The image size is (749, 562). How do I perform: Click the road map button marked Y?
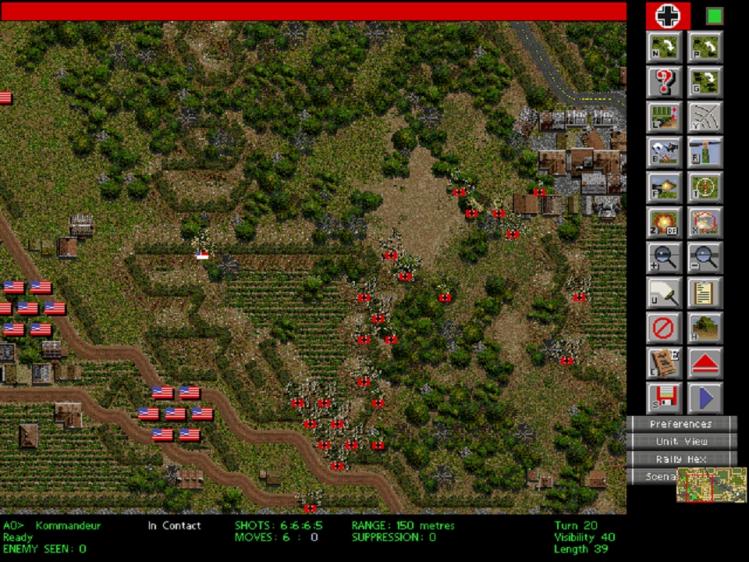(706, 117)
